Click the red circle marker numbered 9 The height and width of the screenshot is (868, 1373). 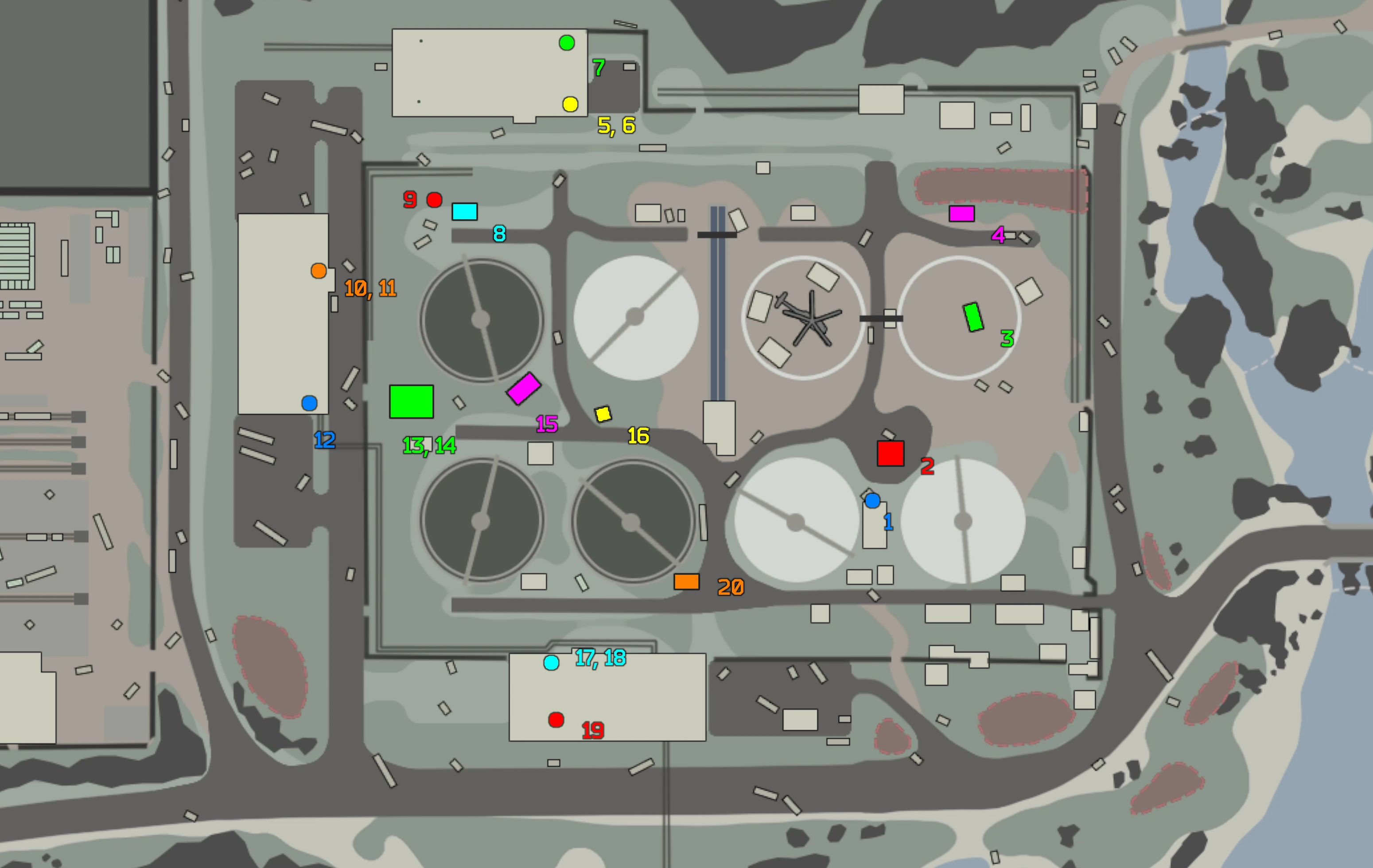click(x=435, y=200)
